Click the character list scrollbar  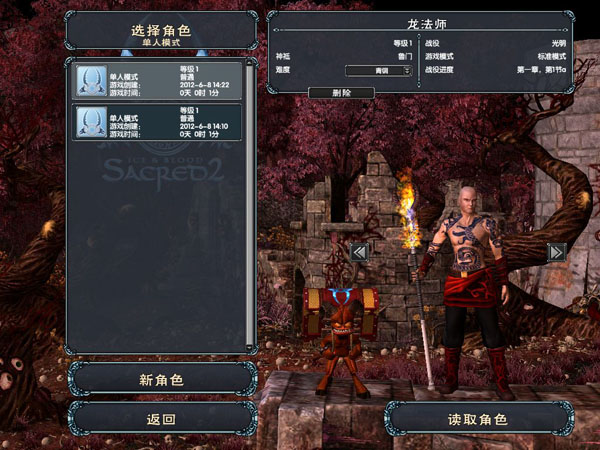click(250, 200)
